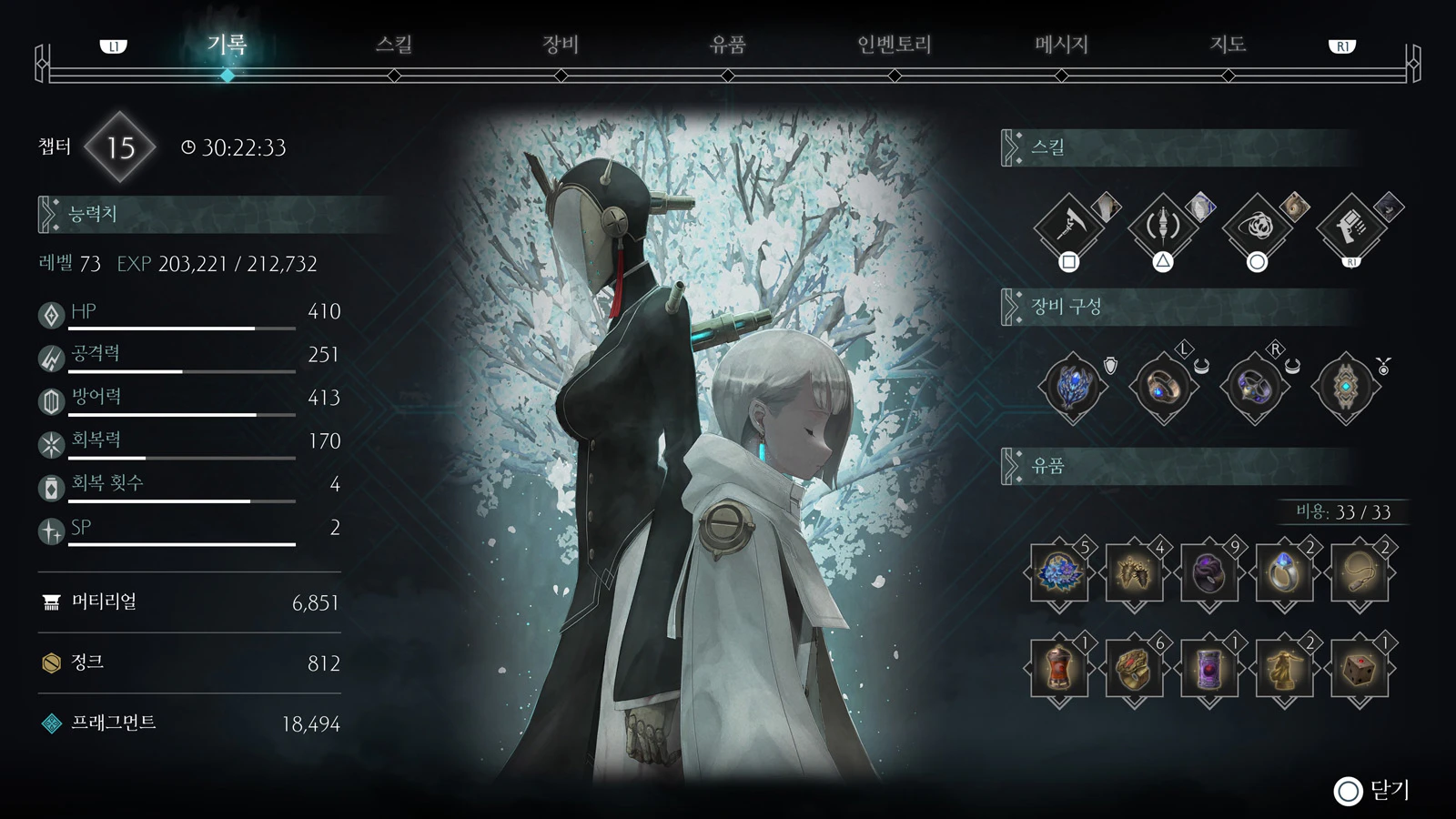Open the skill assigned to Triangle button
1456x819 pixels.
pos(1163,227)
